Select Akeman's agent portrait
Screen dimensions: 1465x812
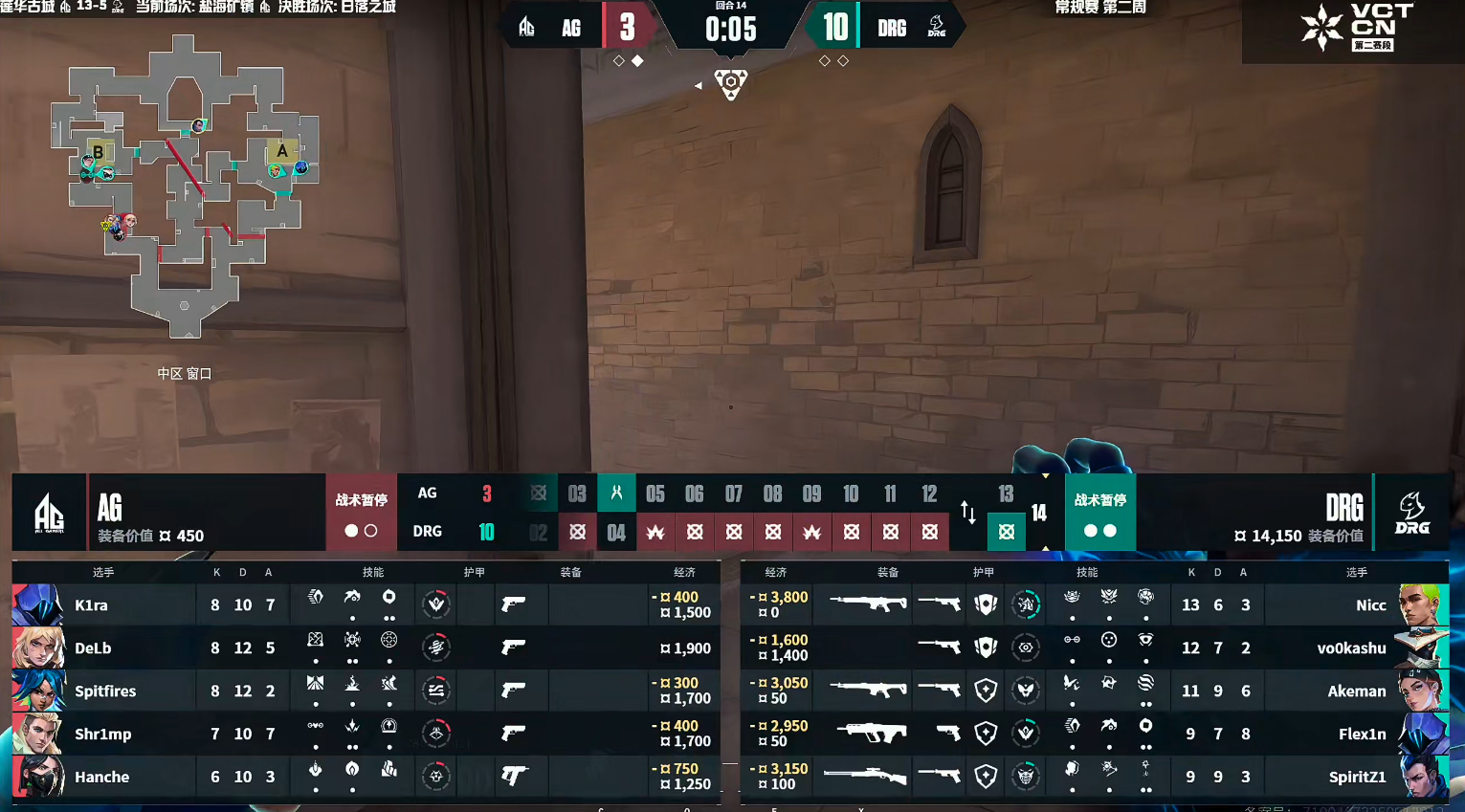click(1423, 691)
